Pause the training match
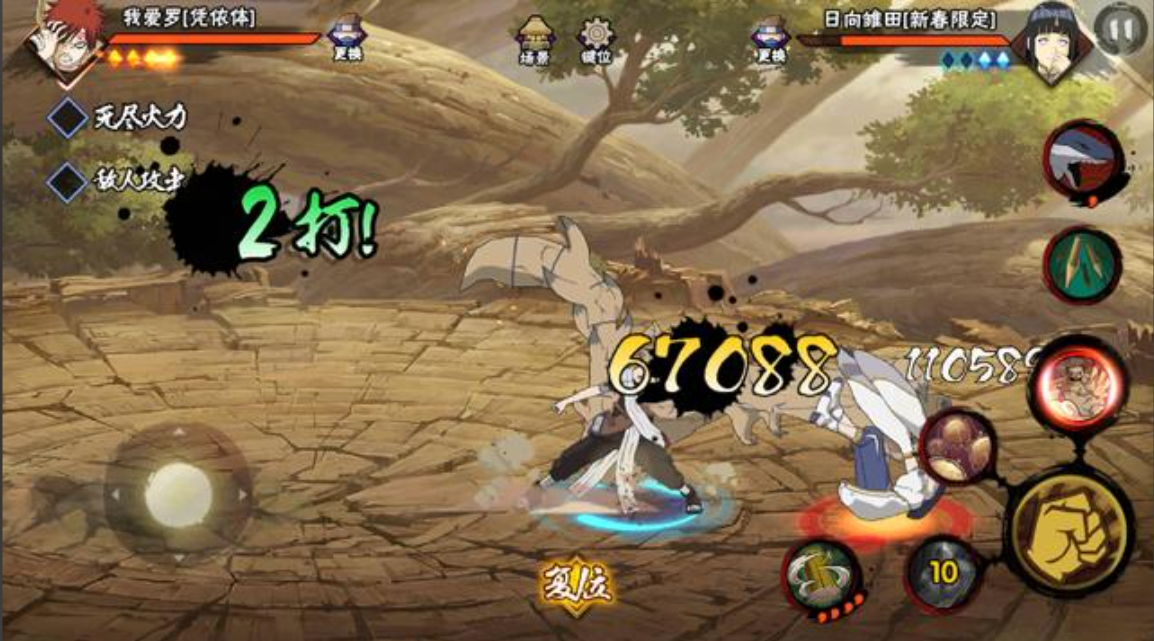The width and height of the screenshot is (1154, 641). 1120,28
